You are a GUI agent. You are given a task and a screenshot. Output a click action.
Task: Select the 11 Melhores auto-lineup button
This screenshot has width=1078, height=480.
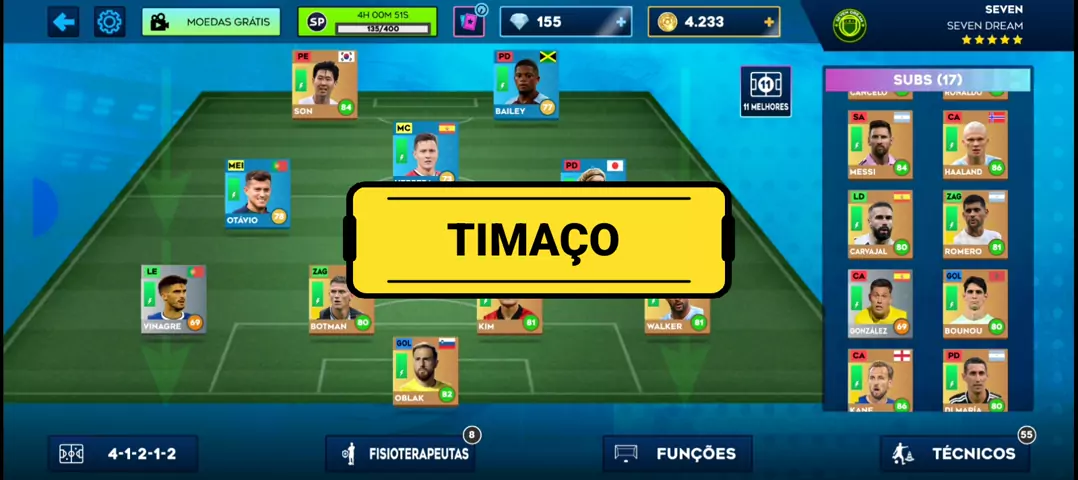pos(766,91)
